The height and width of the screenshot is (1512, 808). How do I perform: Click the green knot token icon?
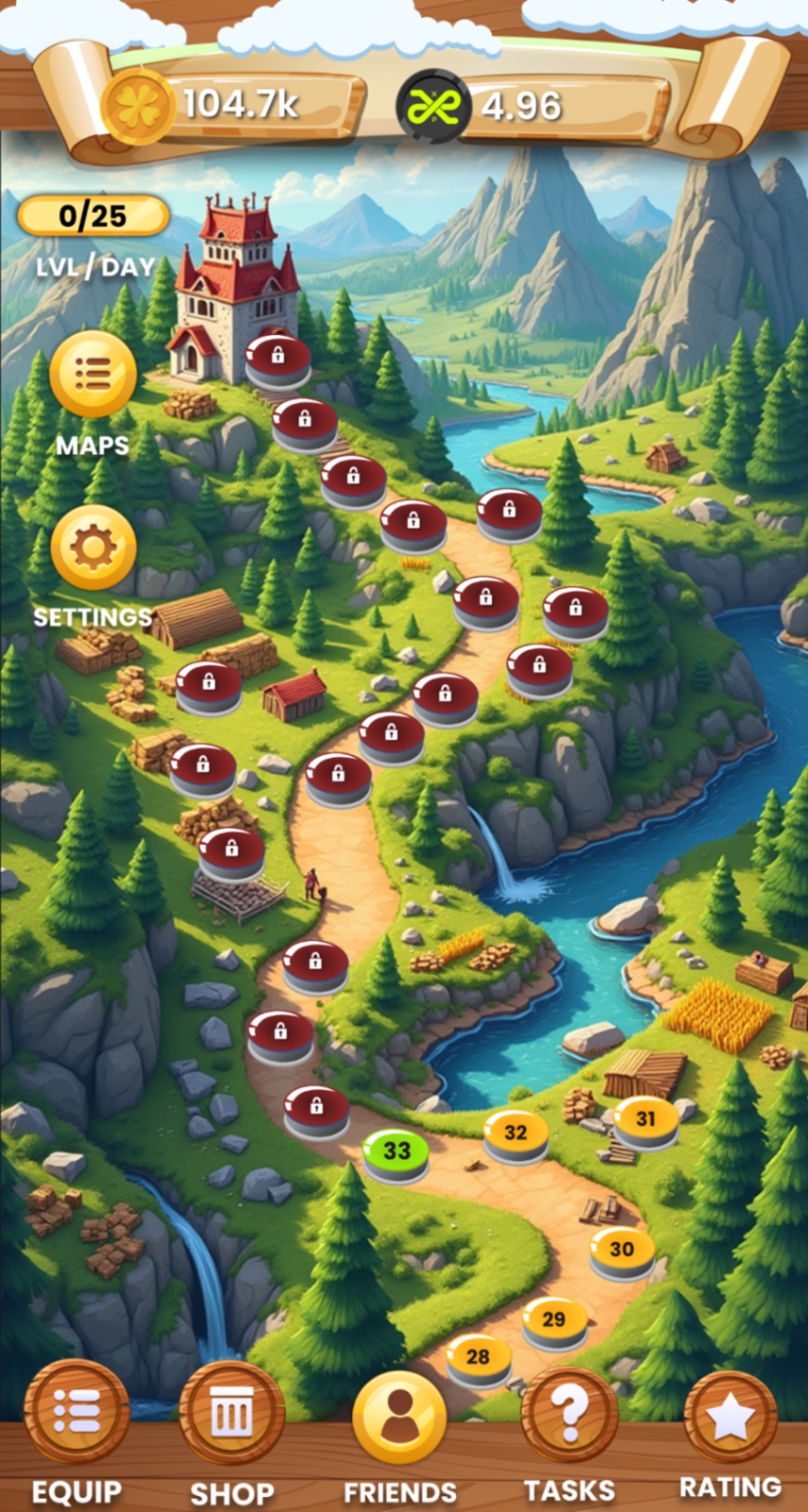pyautogui.click(x=434, y=106)
